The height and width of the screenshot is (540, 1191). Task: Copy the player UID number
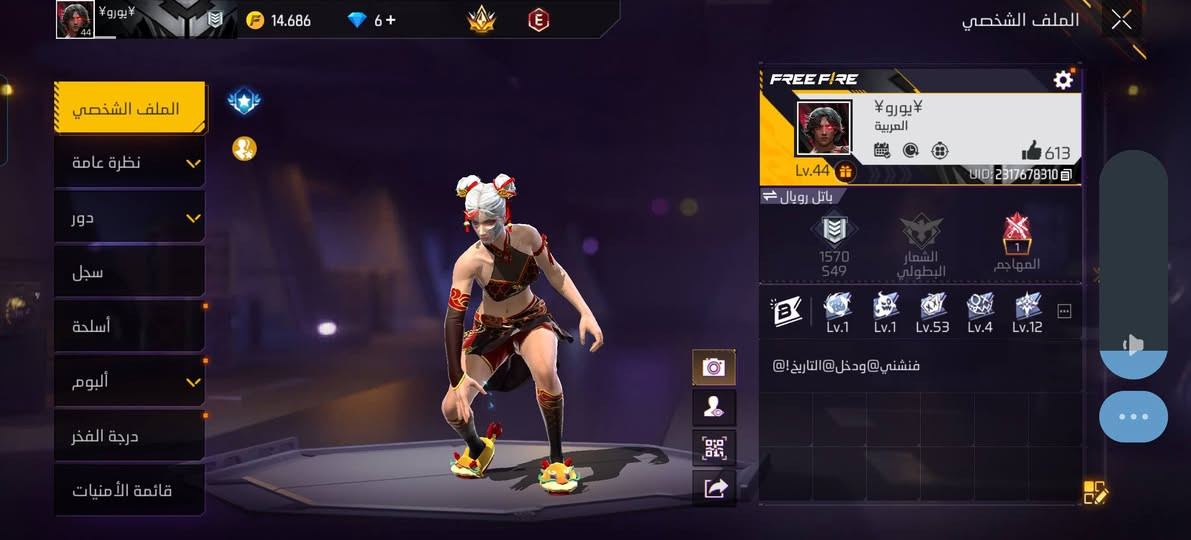point(1066,175)
